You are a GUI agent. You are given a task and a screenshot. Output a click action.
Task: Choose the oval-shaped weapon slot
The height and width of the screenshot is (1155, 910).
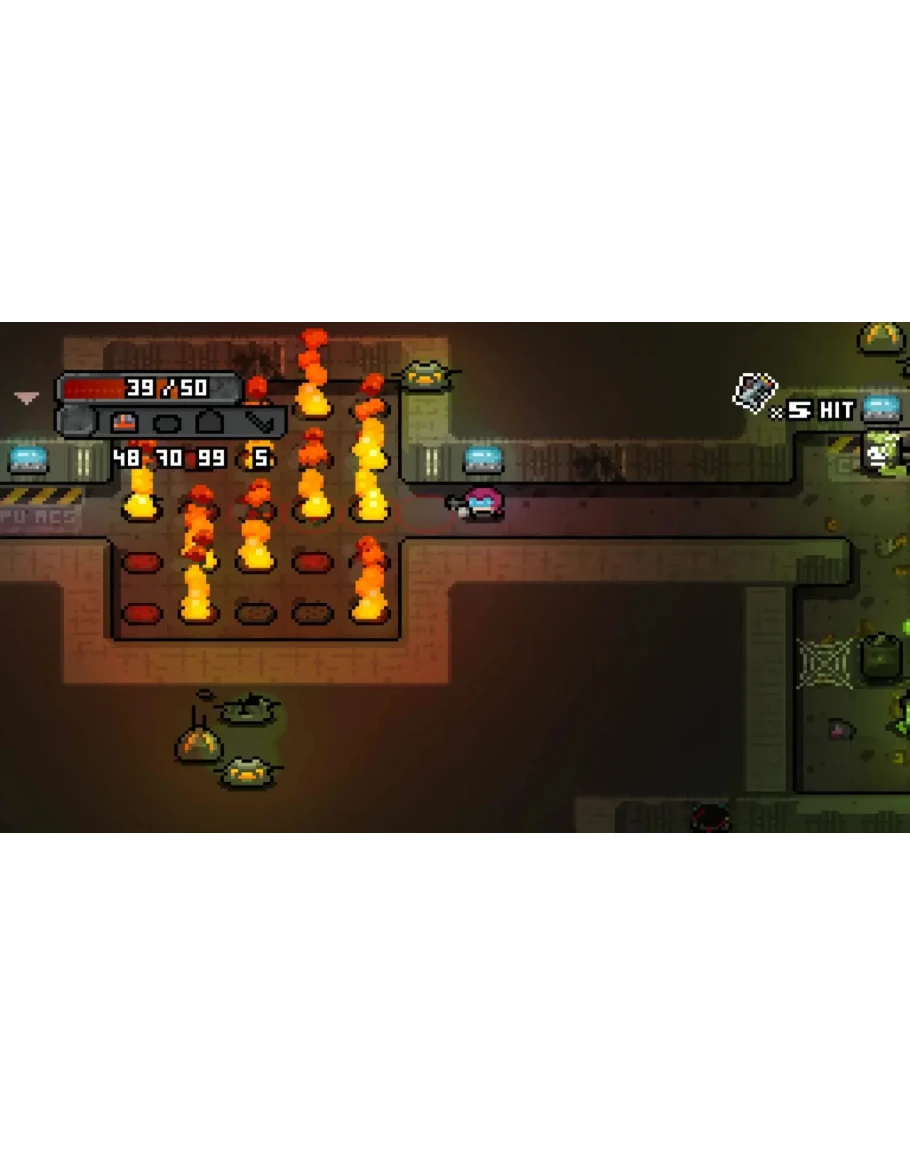[x=167, y=423]
